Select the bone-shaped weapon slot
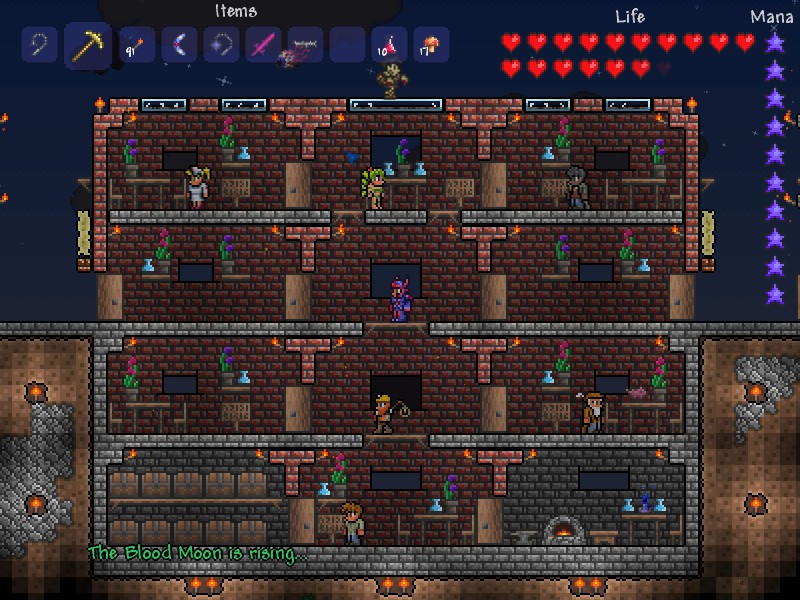This screenshot has width=800, height=600. [x=306, y=45]
